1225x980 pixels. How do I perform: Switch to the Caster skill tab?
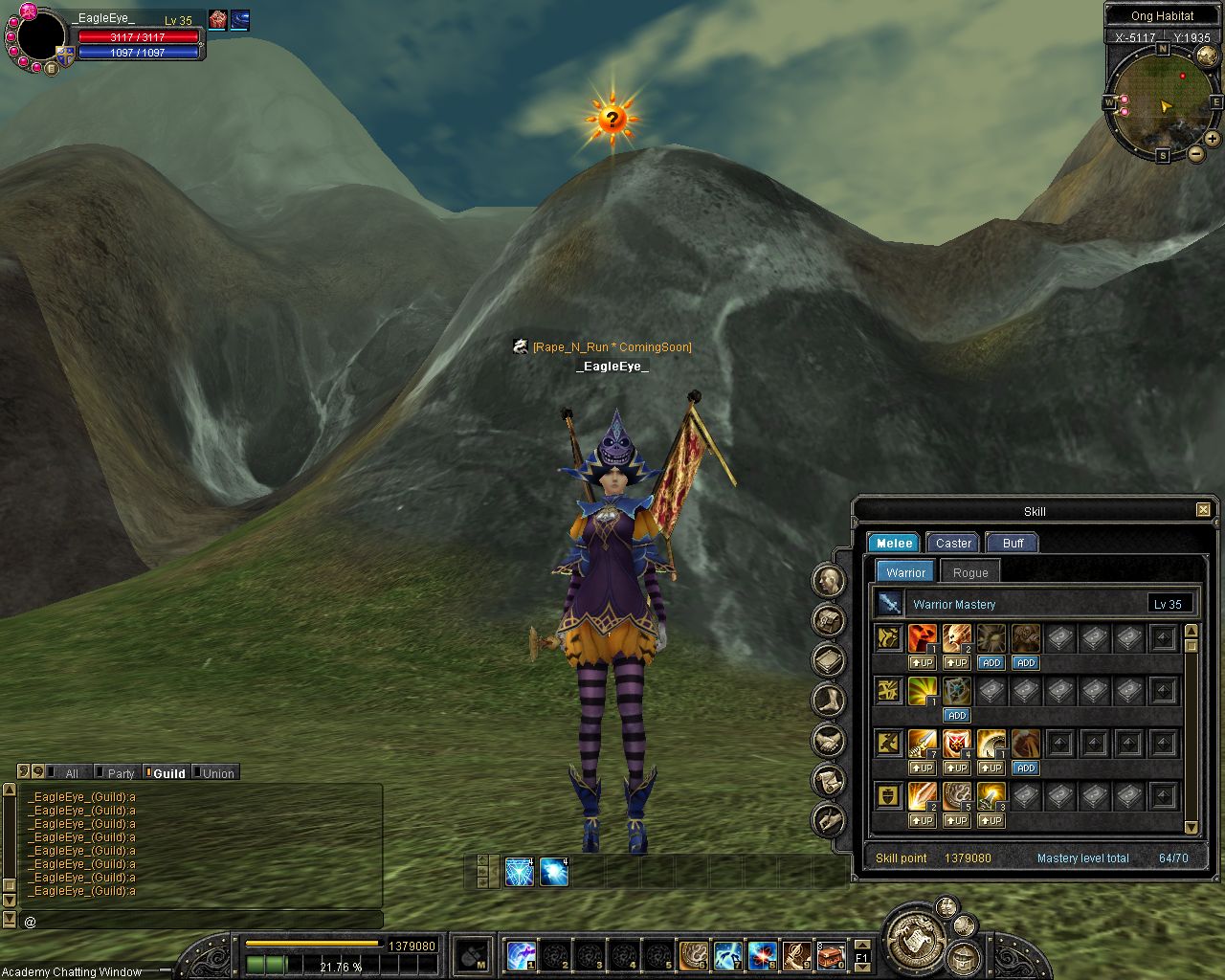(x=953, y=543)
